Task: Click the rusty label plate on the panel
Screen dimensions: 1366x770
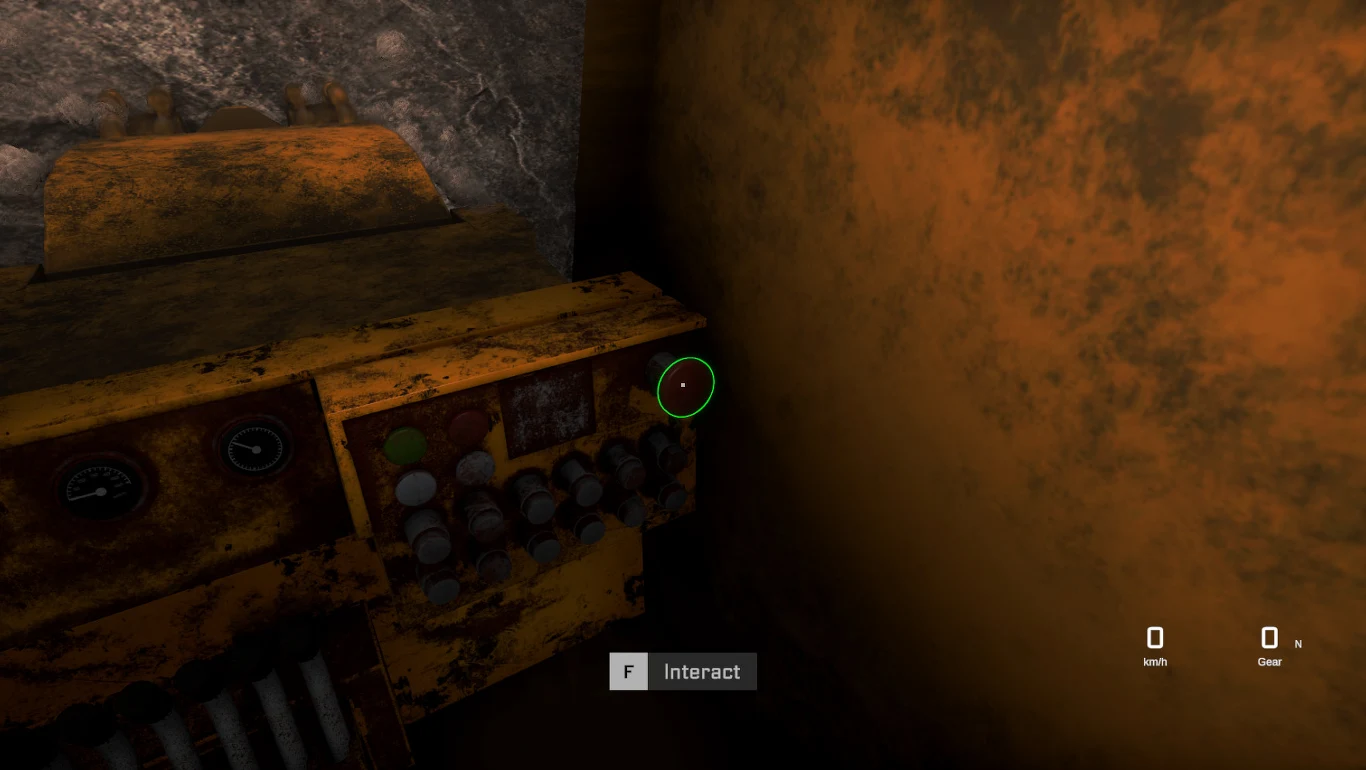Action: (x=545, y=415)
